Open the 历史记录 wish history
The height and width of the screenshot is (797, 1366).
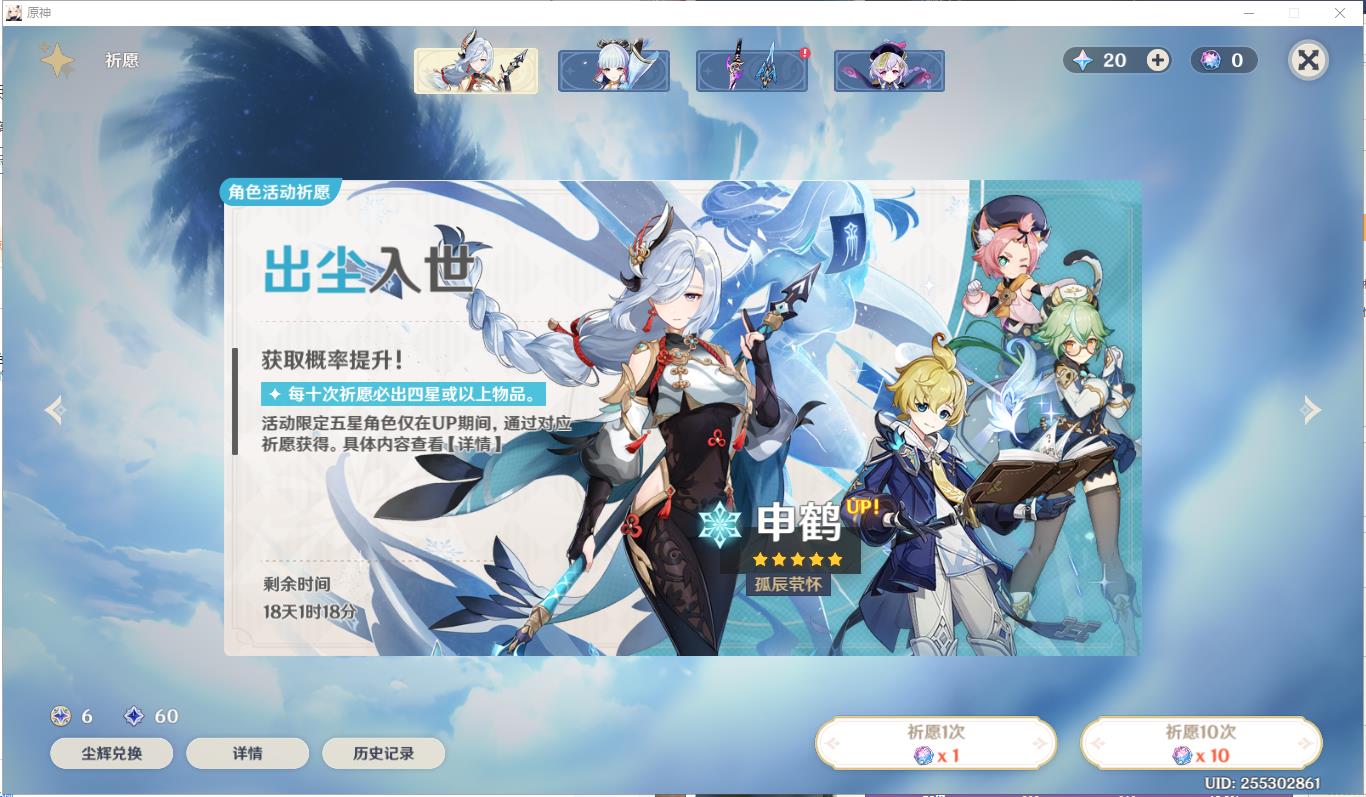click(384, 753)
